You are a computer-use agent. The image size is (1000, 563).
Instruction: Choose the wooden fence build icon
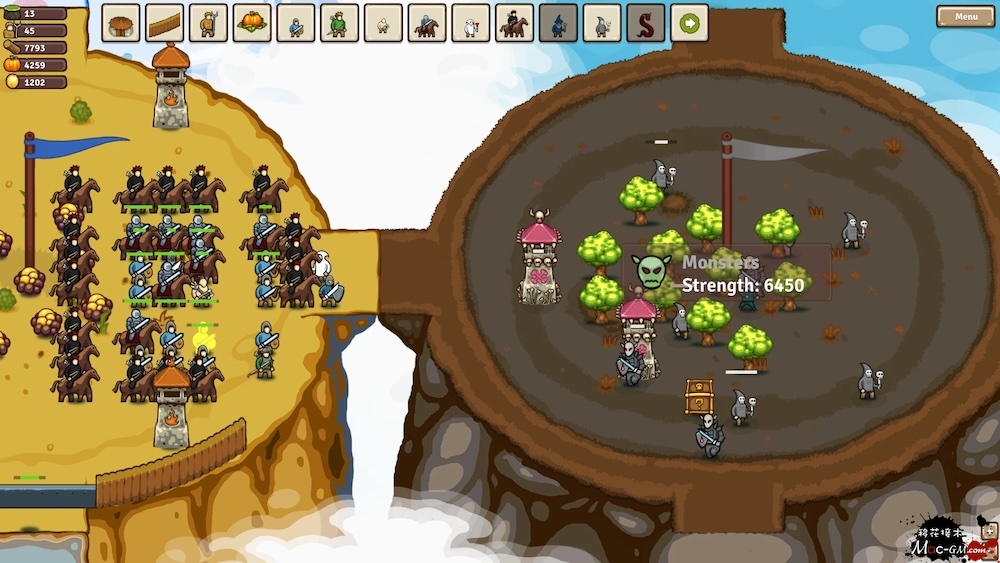(x=165, y=23)
